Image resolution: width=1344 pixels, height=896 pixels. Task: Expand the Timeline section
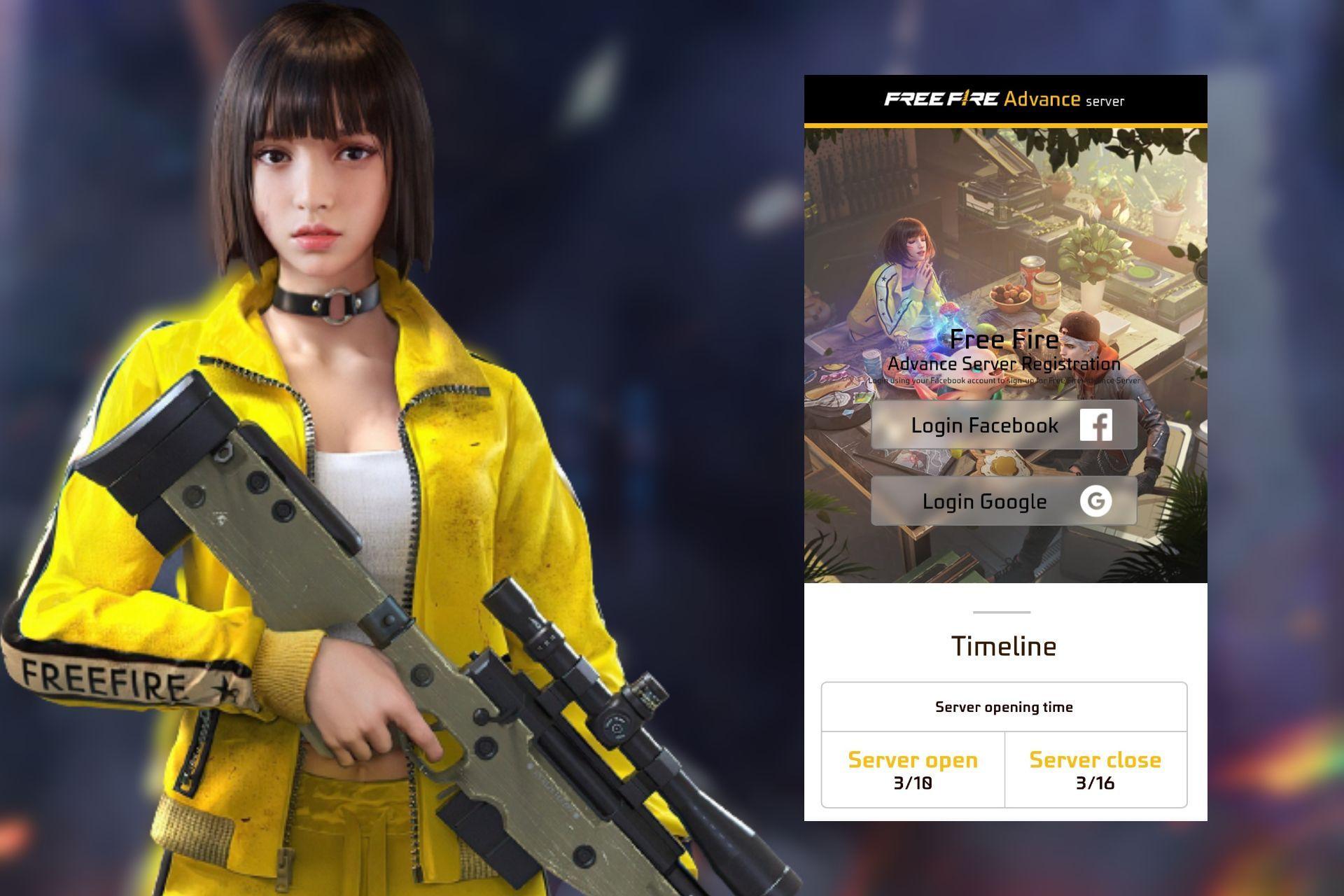pyautogui.click(x=1004, y=645)
